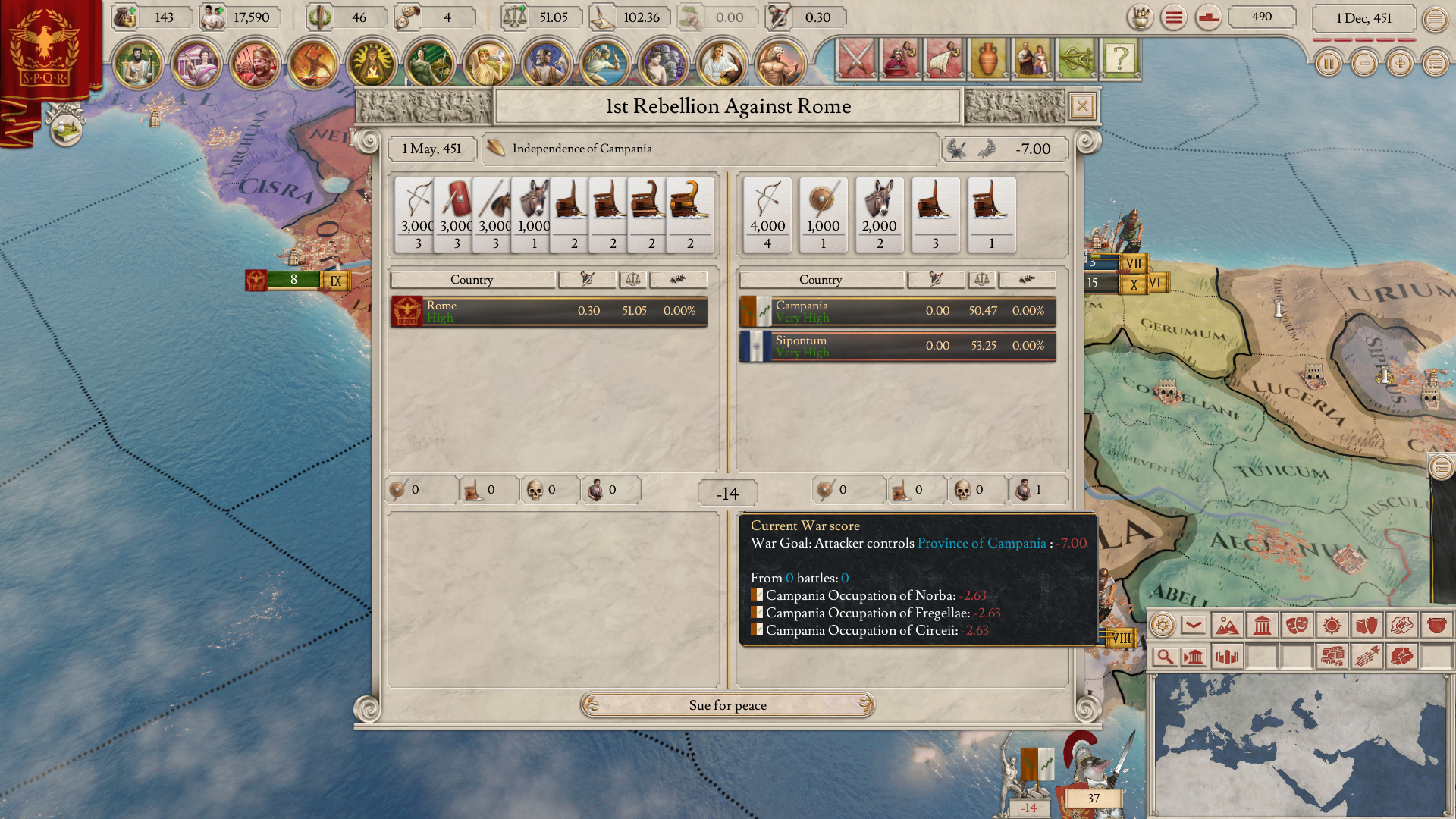The height and width of the screenshot is (819, 1456).
Task: Sort countries by war exhaustion column header
Action: pyautogui.click(x=587, y=280)
